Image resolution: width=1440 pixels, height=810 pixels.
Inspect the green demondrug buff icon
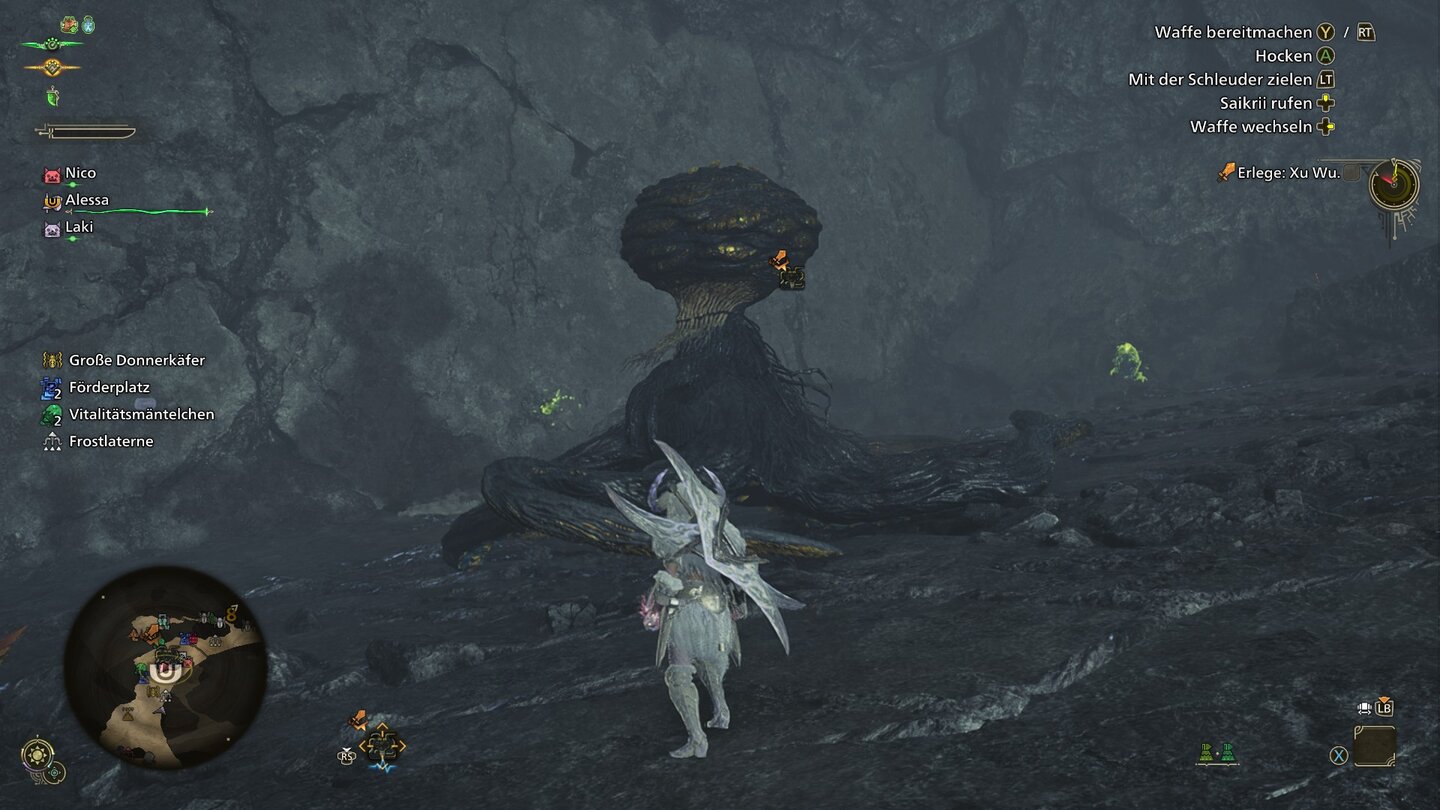click(x=53, y=97)
